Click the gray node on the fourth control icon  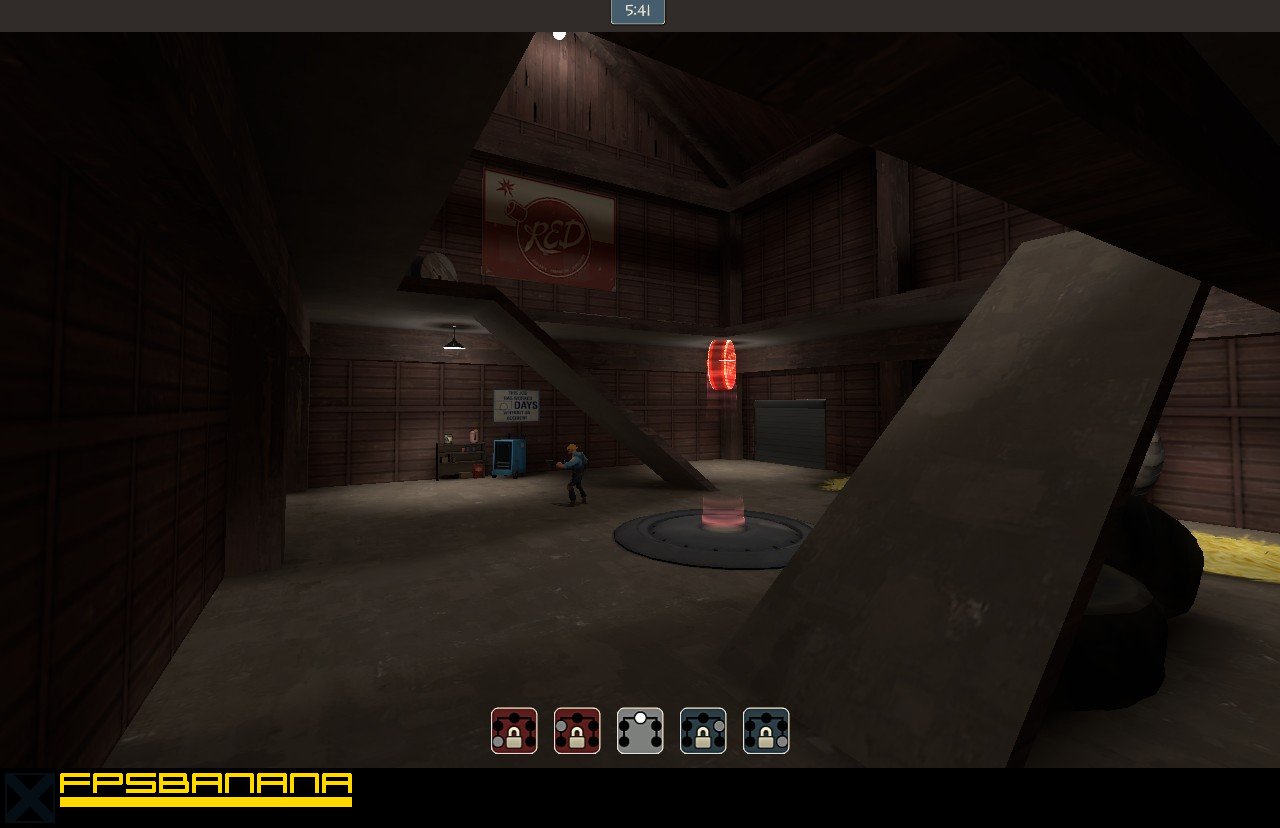pos(719,725)
